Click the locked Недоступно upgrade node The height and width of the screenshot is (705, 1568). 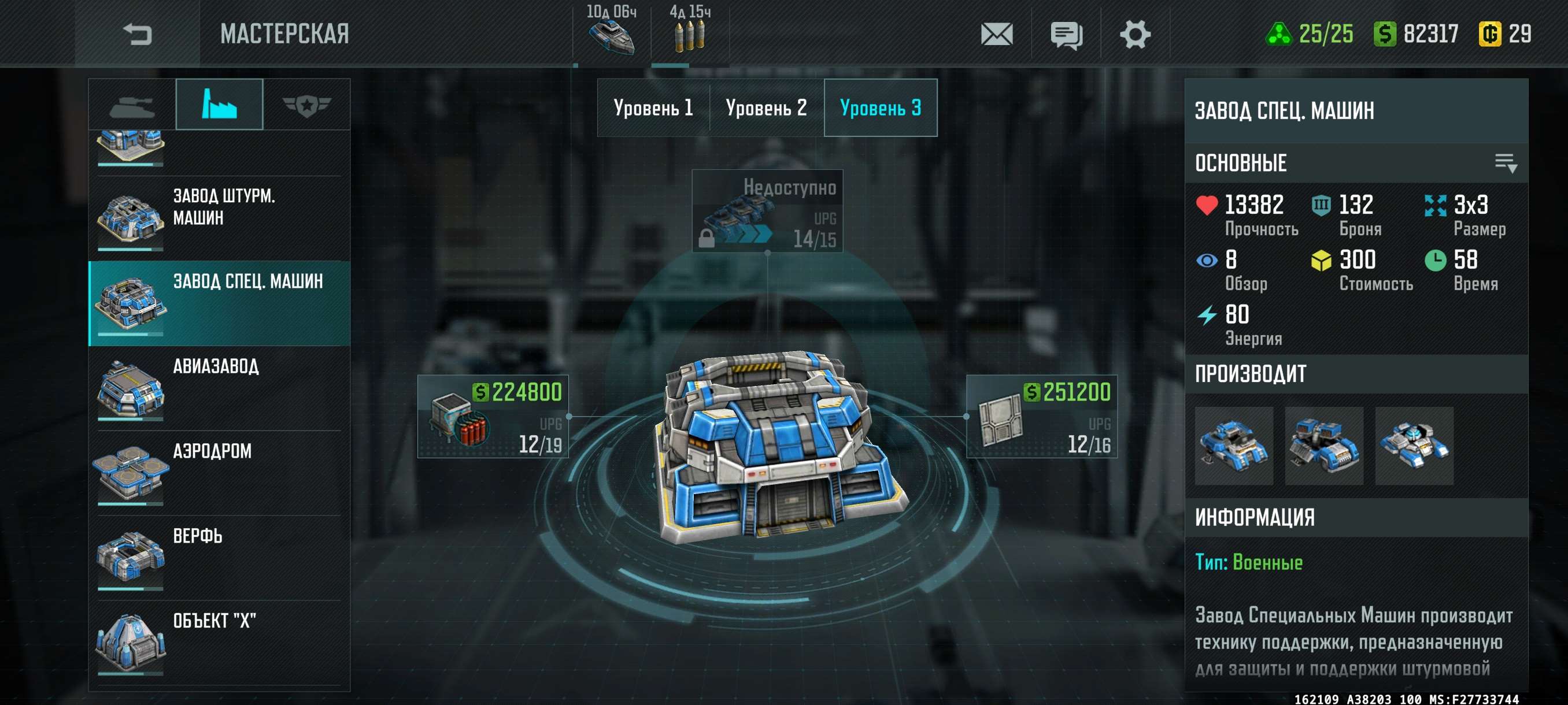pyautogui.click(x=767, y=210)
